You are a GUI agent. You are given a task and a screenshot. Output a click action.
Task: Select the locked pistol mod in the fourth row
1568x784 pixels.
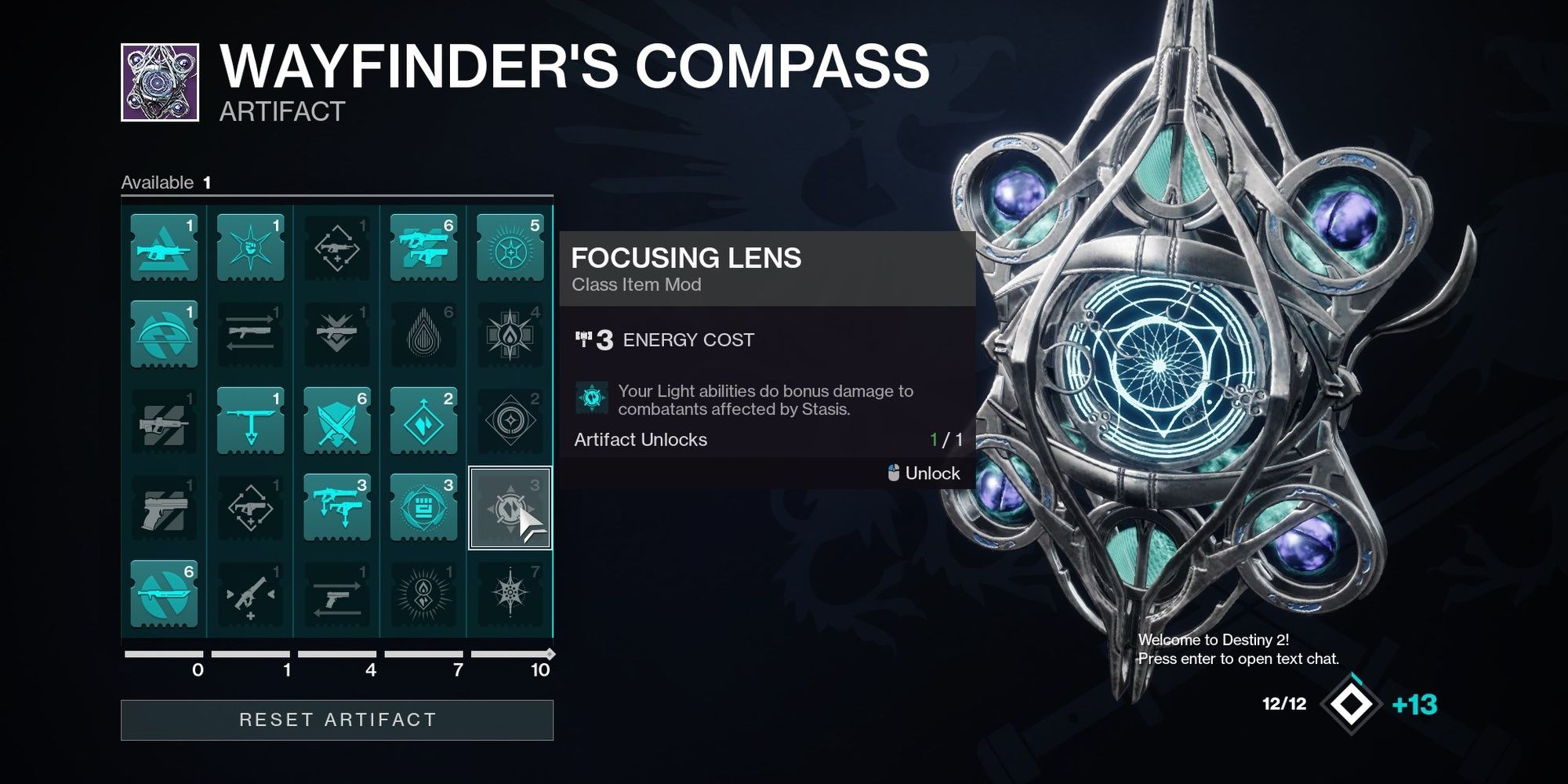(165, 506)
